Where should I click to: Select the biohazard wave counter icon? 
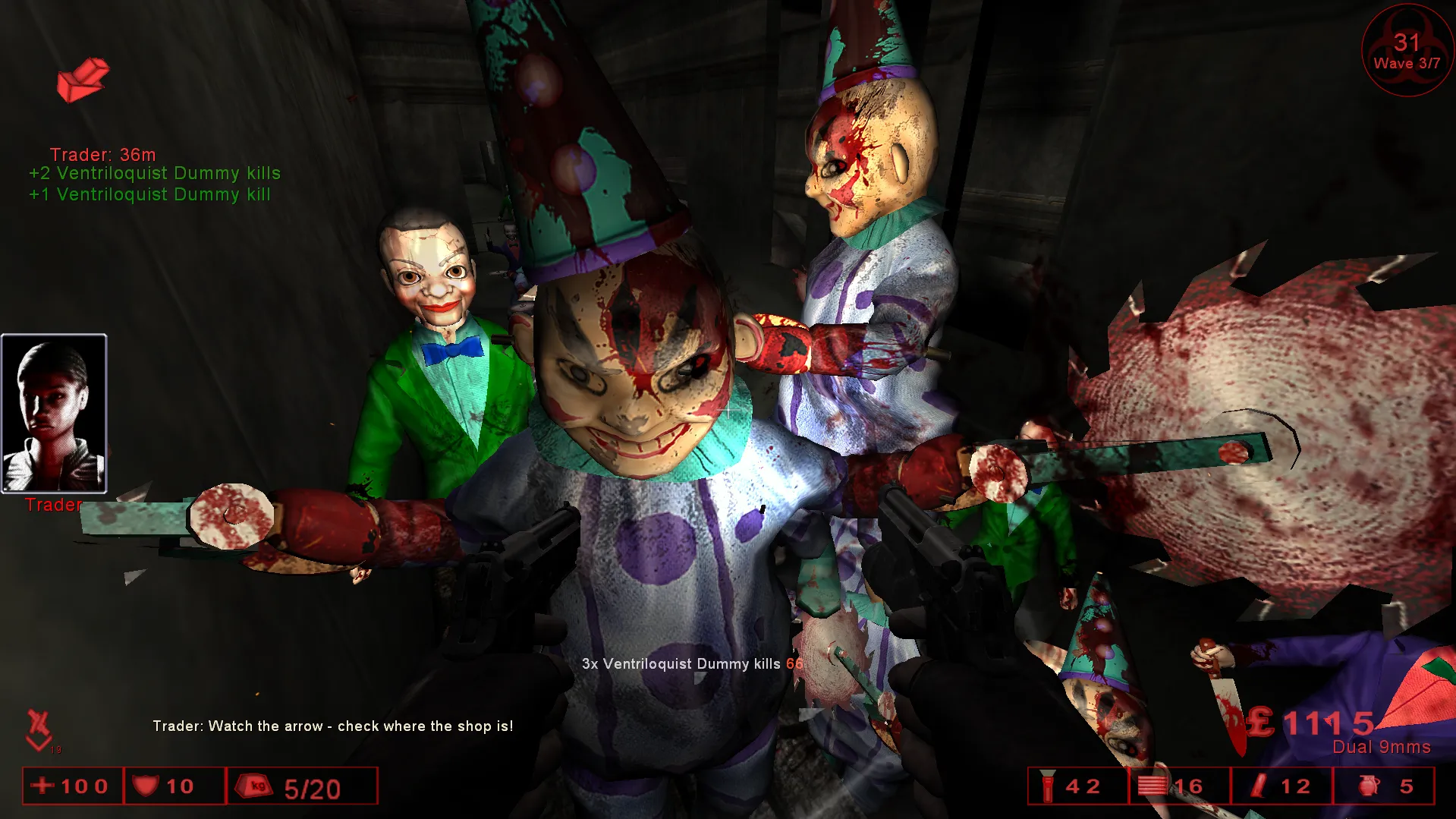tap(1407, 51)
